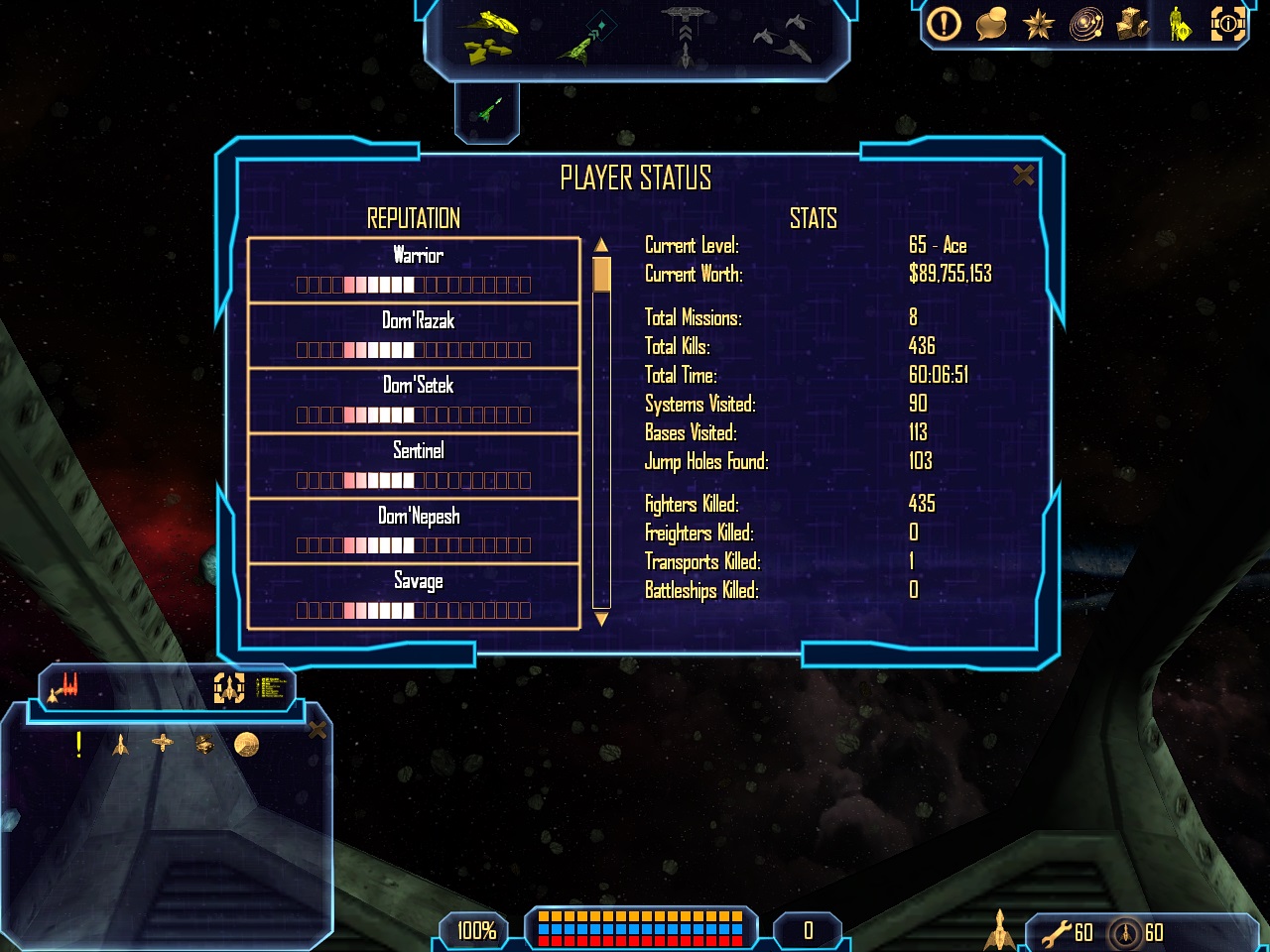The height and width of the screenshot is (952, 1270).
Task: Open the mission log exclamation icon
Action: click(x=944, y=24)
